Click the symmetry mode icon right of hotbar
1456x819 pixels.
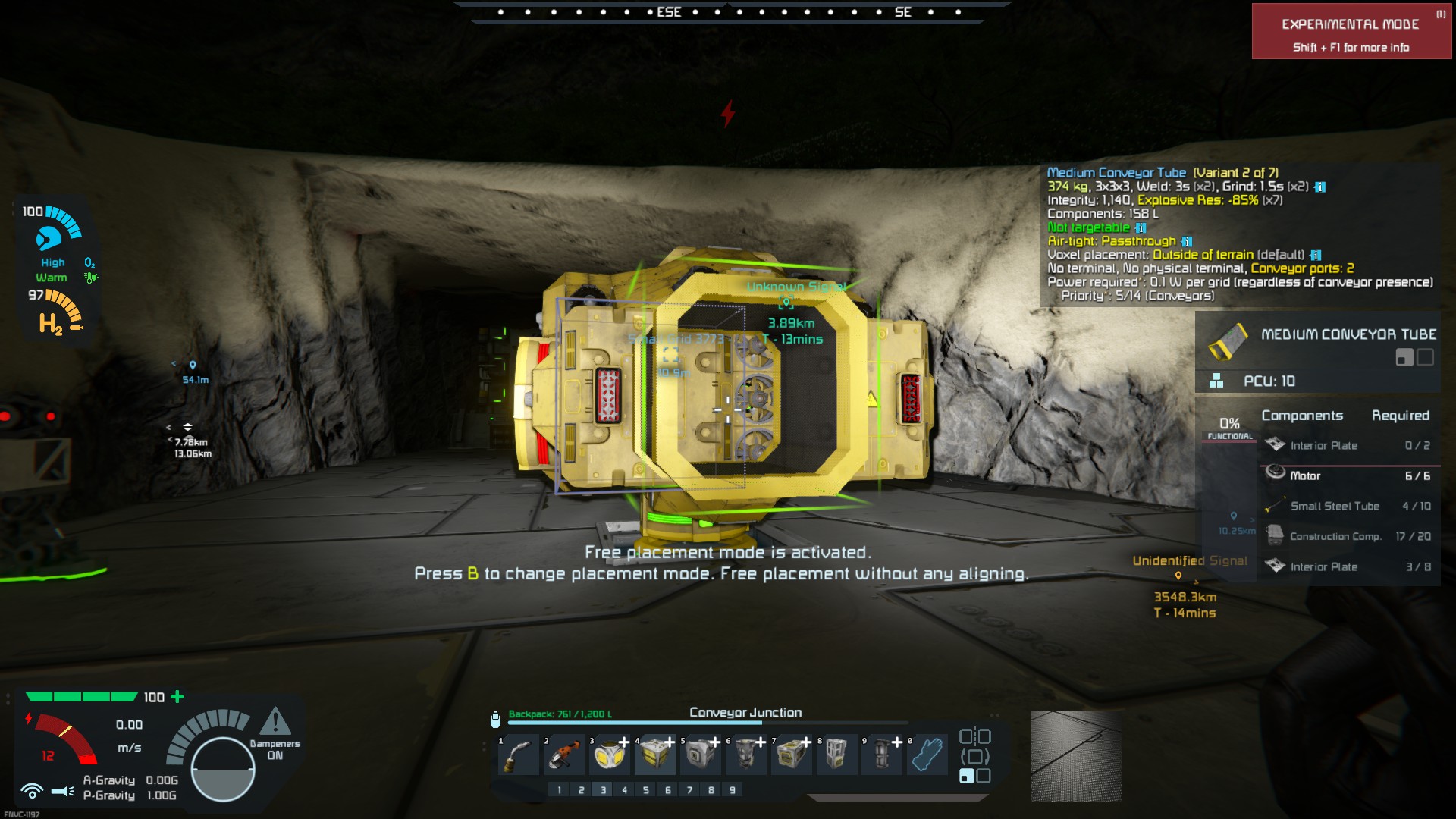pyautogui.click(x=975, y=736)
